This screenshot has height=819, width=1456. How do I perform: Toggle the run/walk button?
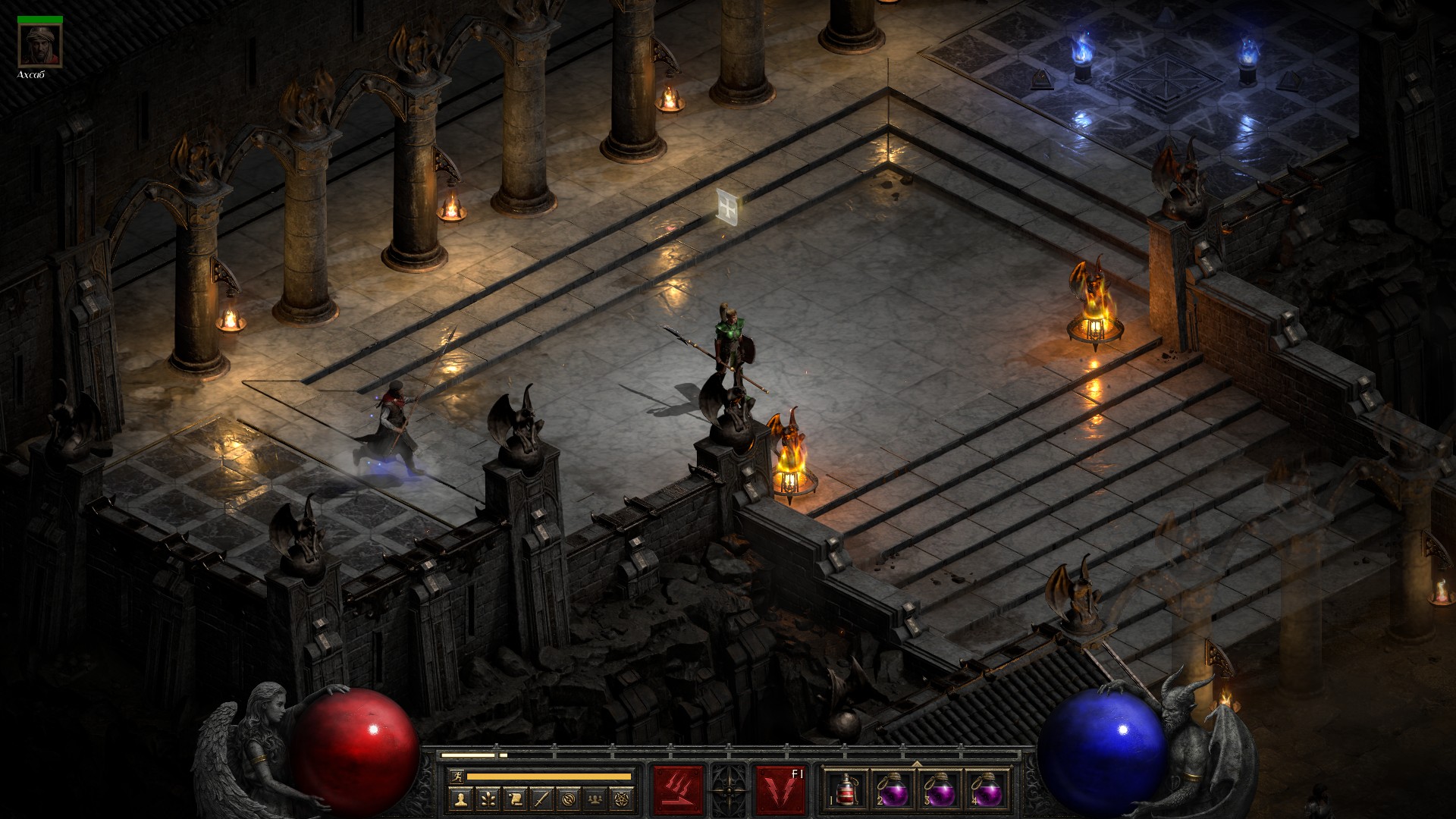click(x=457, y=776)
